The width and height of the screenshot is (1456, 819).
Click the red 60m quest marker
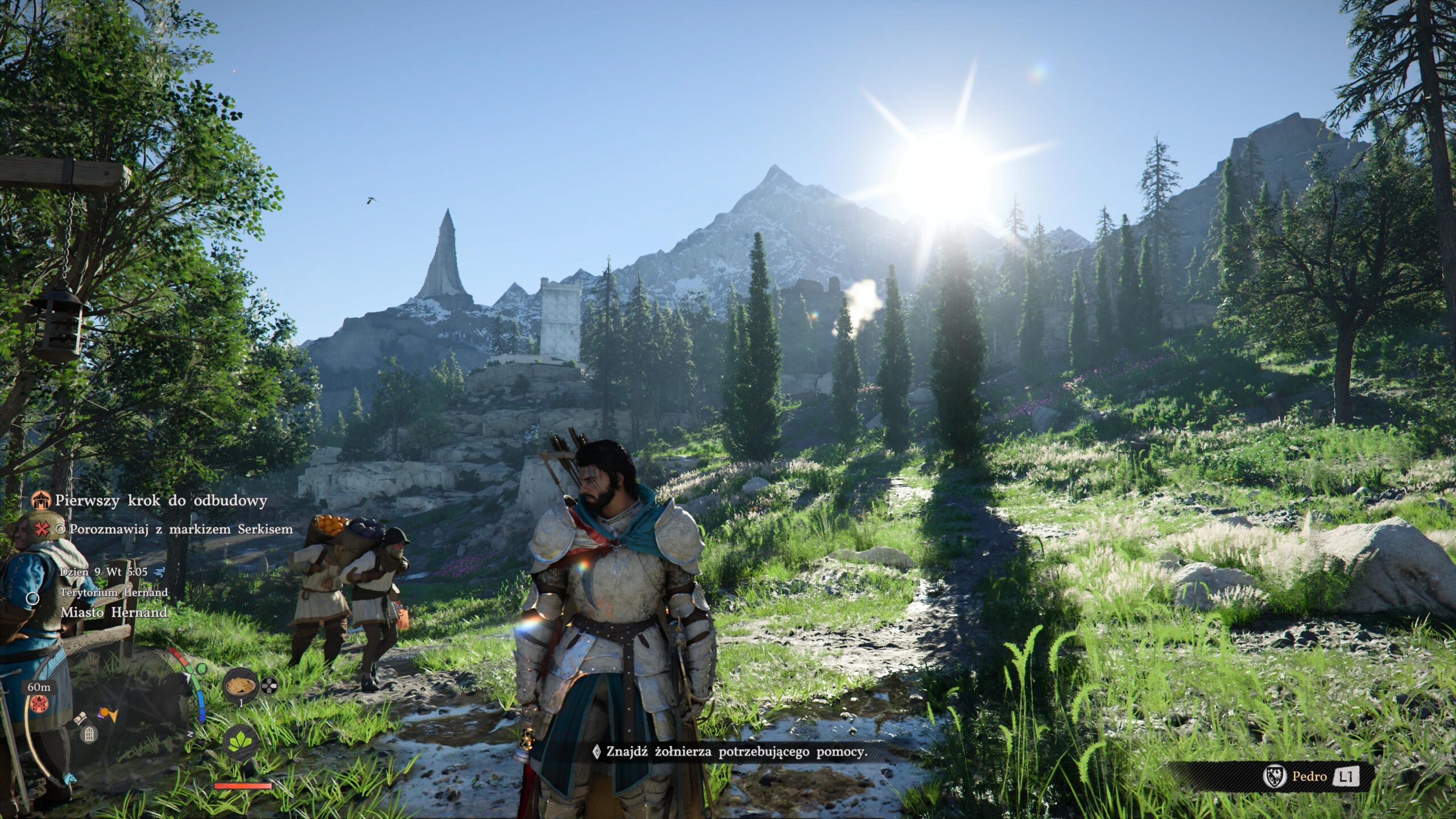click(x=38, y=703)
